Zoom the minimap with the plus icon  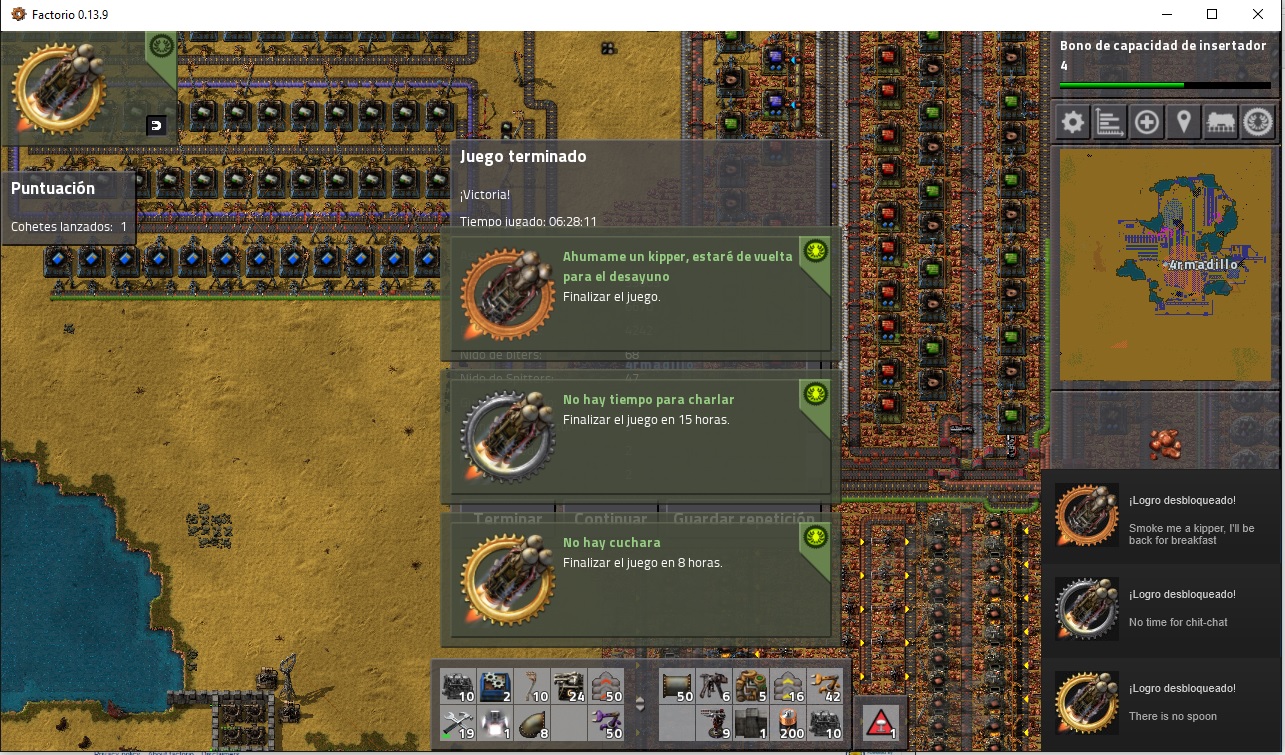[1146, 121]
